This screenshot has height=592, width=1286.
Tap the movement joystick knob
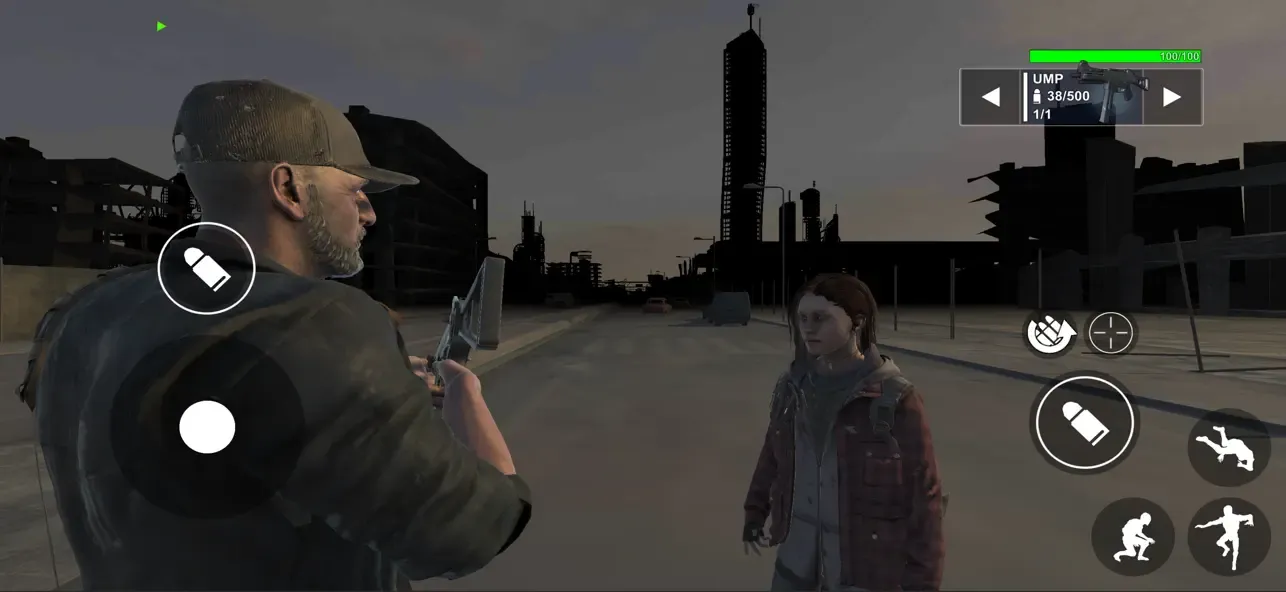click(x=207, y=427)
